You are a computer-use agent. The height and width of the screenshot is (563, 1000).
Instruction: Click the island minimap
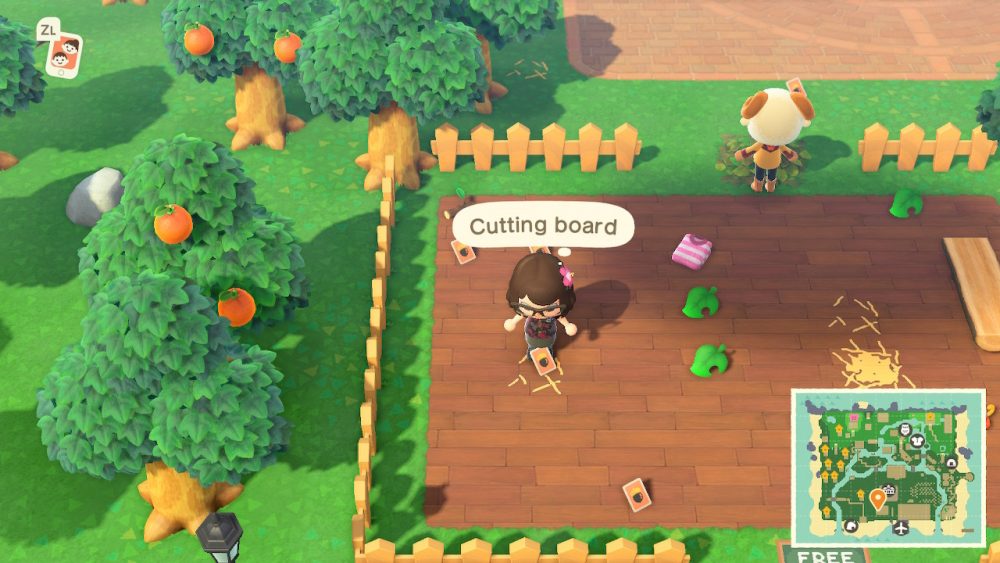pyautogui.click(x=888, y=467)
